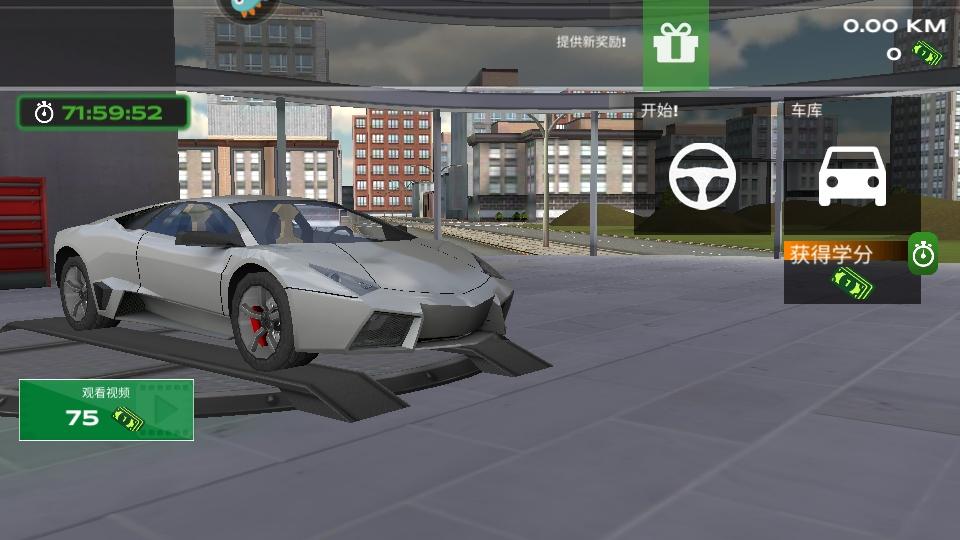Click the green stopwatch icon beside credits

click(923, 255)
